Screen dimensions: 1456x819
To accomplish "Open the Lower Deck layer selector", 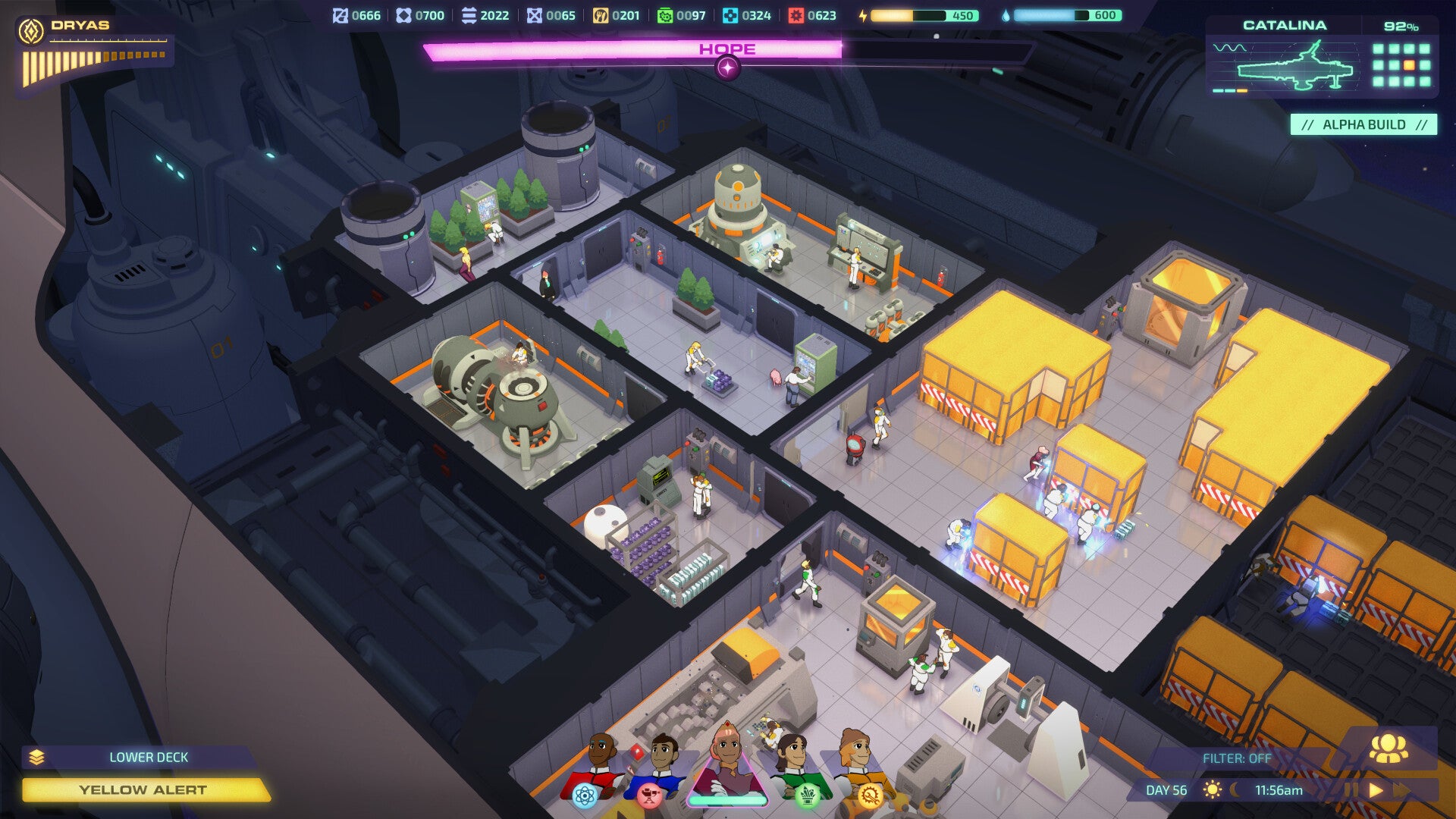I will coord(149,757).
